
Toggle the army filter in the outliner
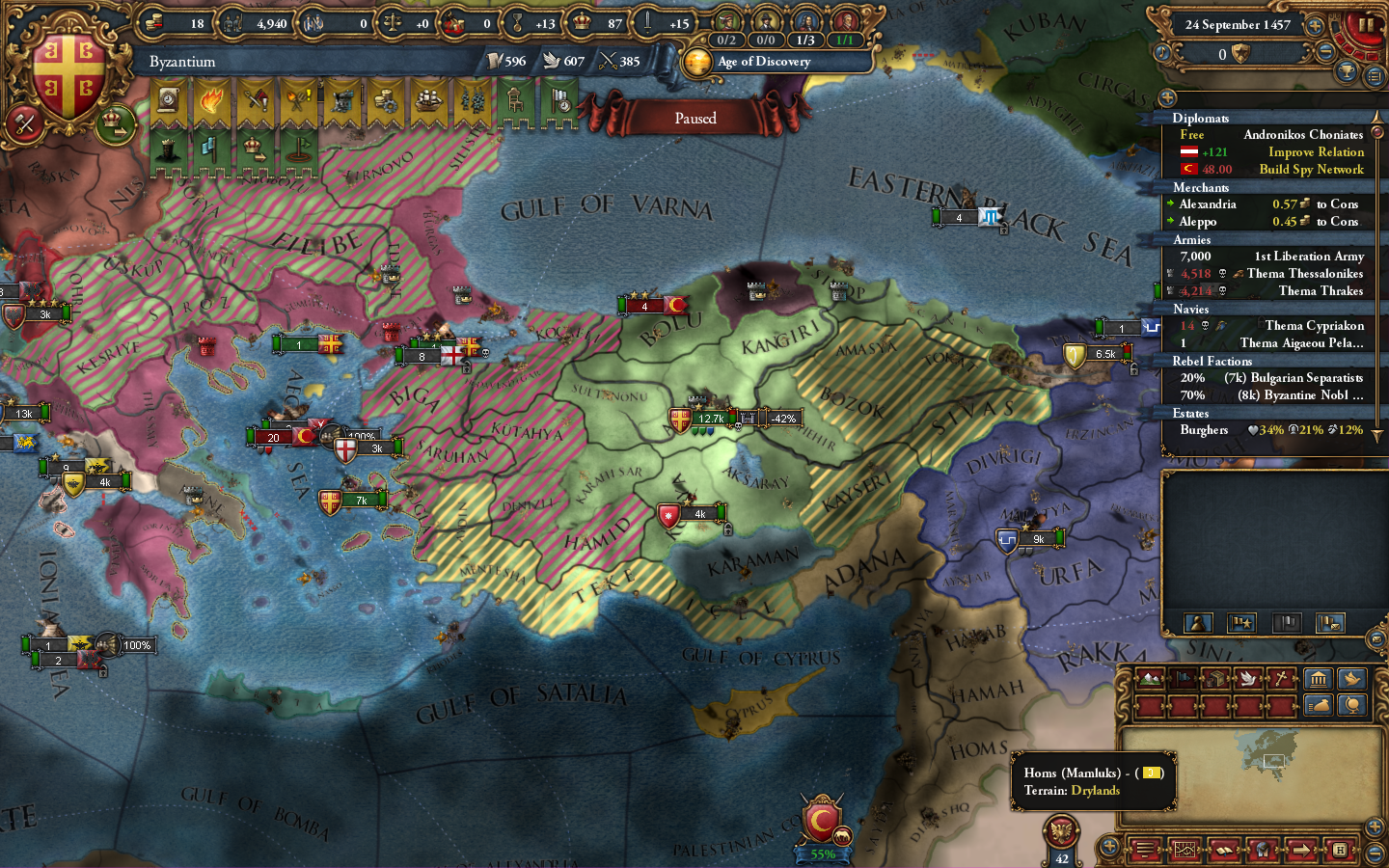coord(1198,623)
